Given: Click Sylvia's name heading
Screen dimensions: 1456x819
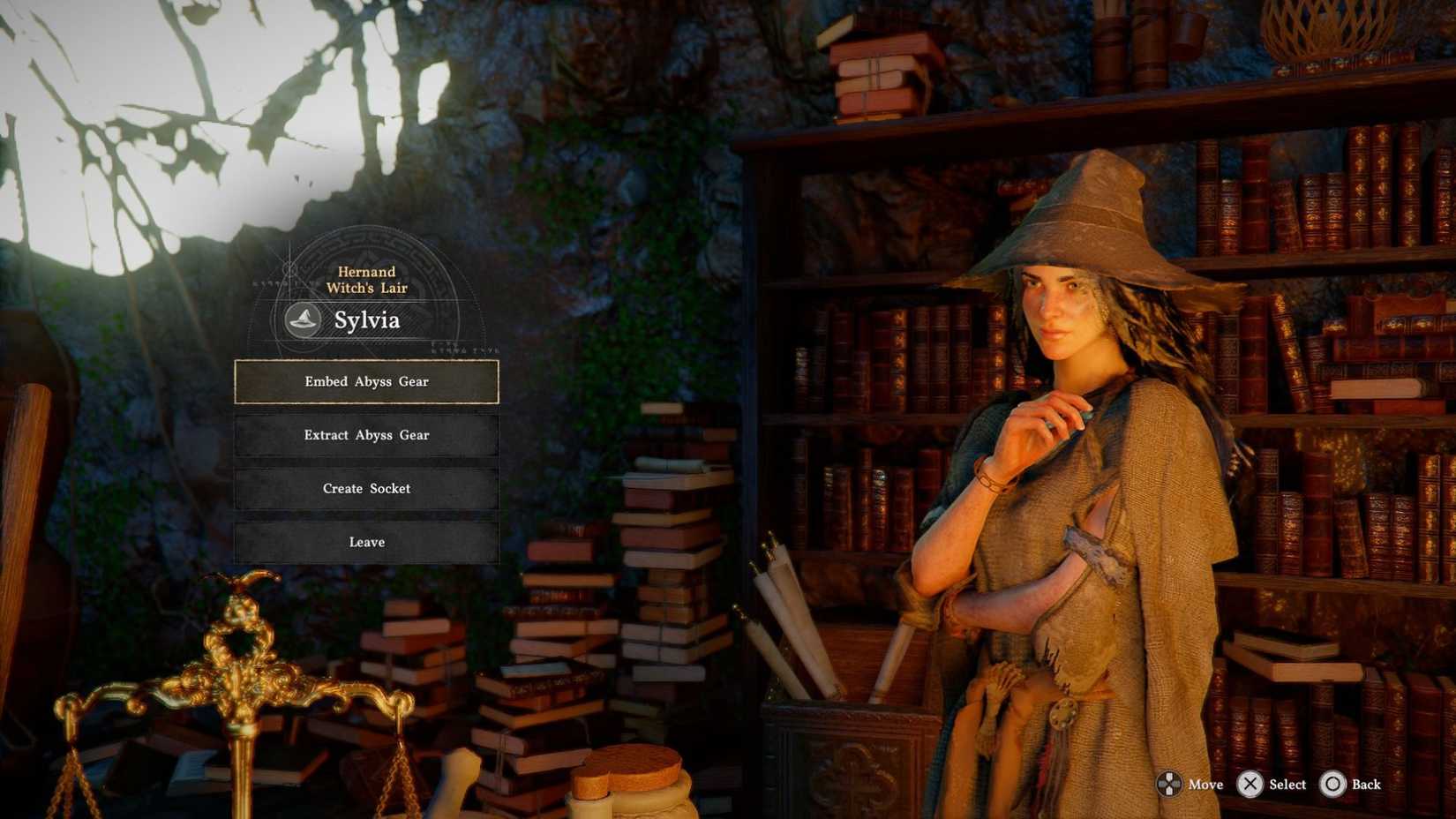Looking at the screenshot, I should click(x=369, y=320).
